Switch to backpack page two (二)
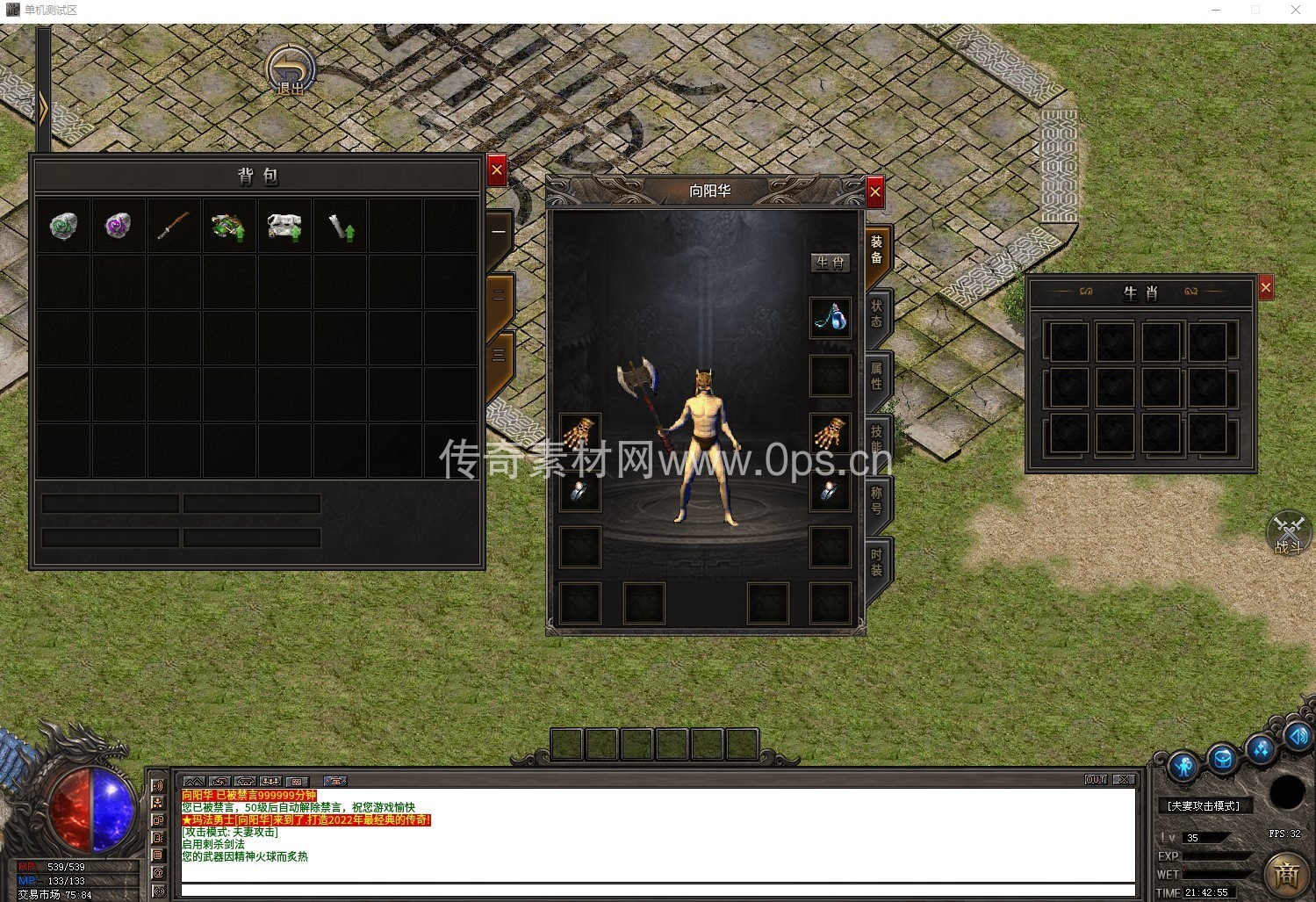Viewport: 1316px width, 902px height. point(499,296)
